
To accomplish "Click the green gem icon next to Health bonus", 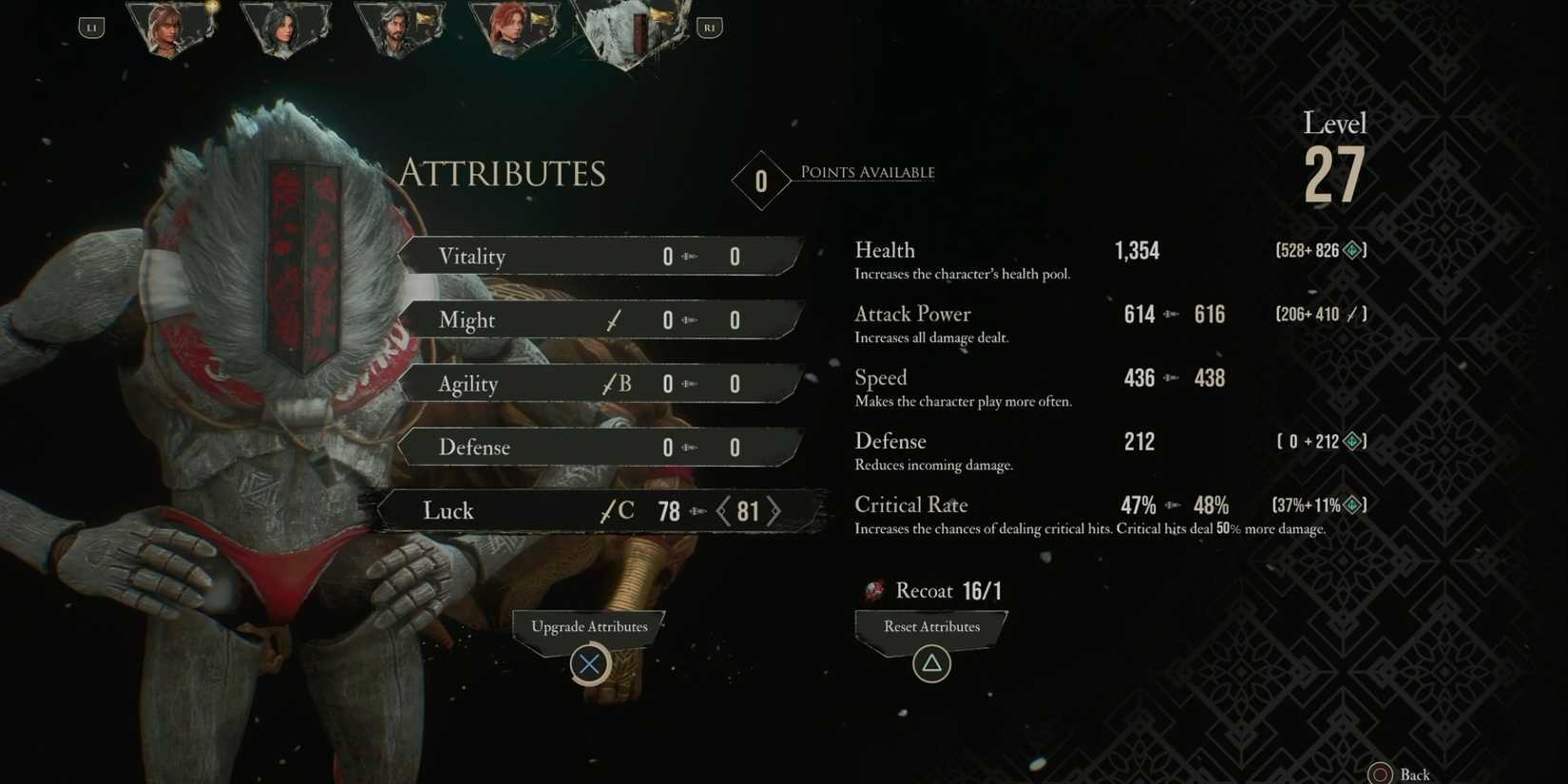I will point(1353,250).
